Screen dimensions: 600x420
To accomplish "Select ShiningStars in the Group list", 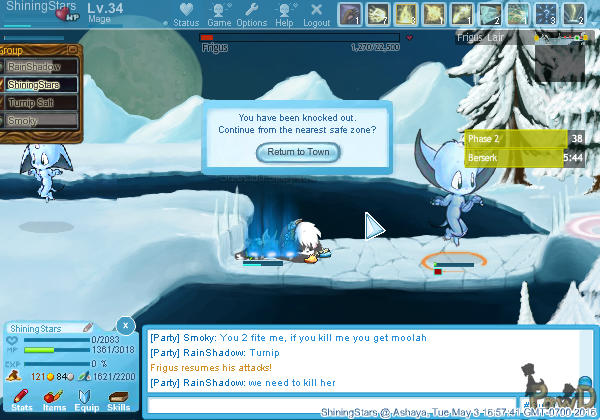I will pos(41,85).
